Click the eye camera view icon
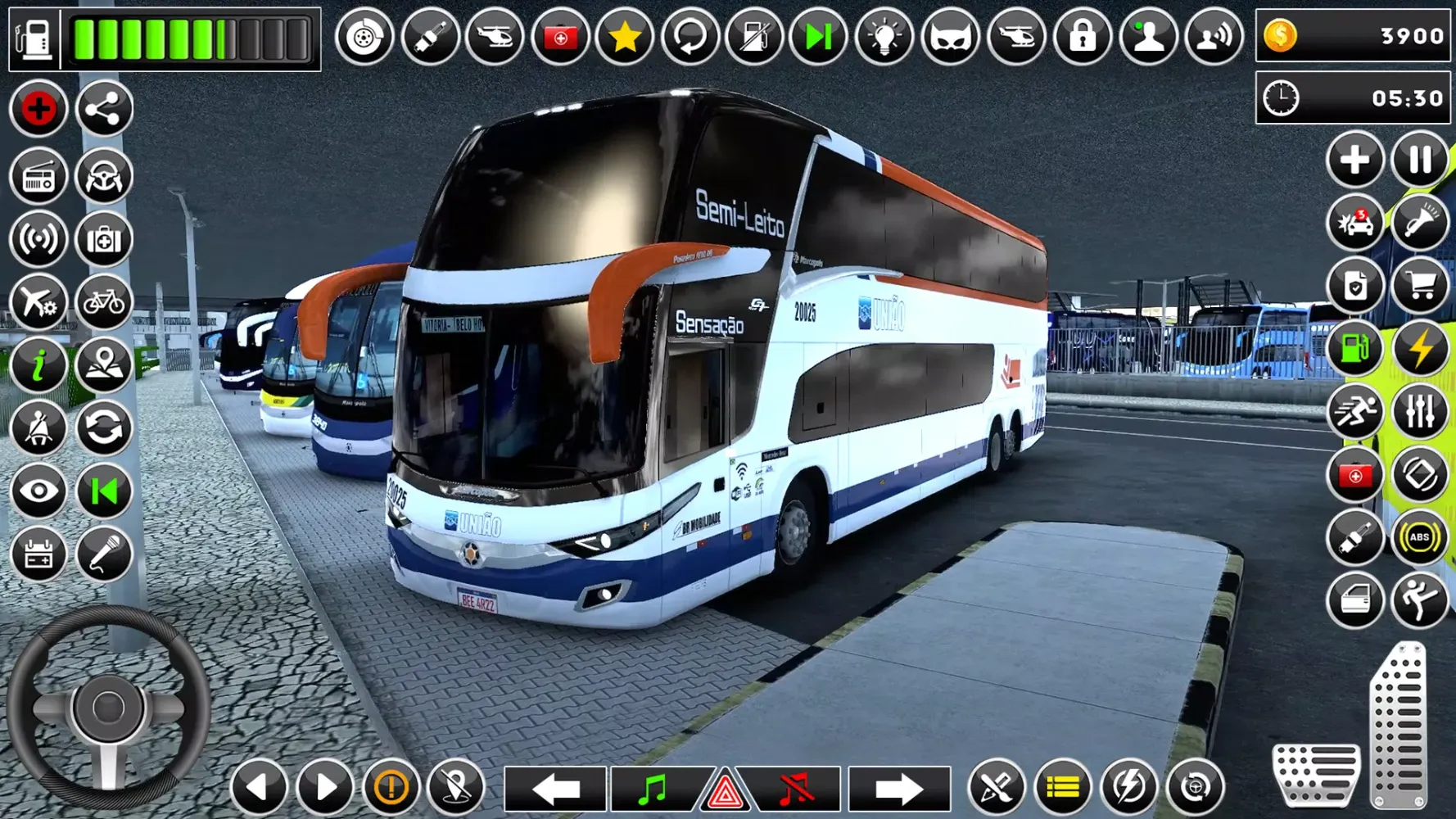The width and height of the screenshot is (1456, 819). click(x=38, y=491)
